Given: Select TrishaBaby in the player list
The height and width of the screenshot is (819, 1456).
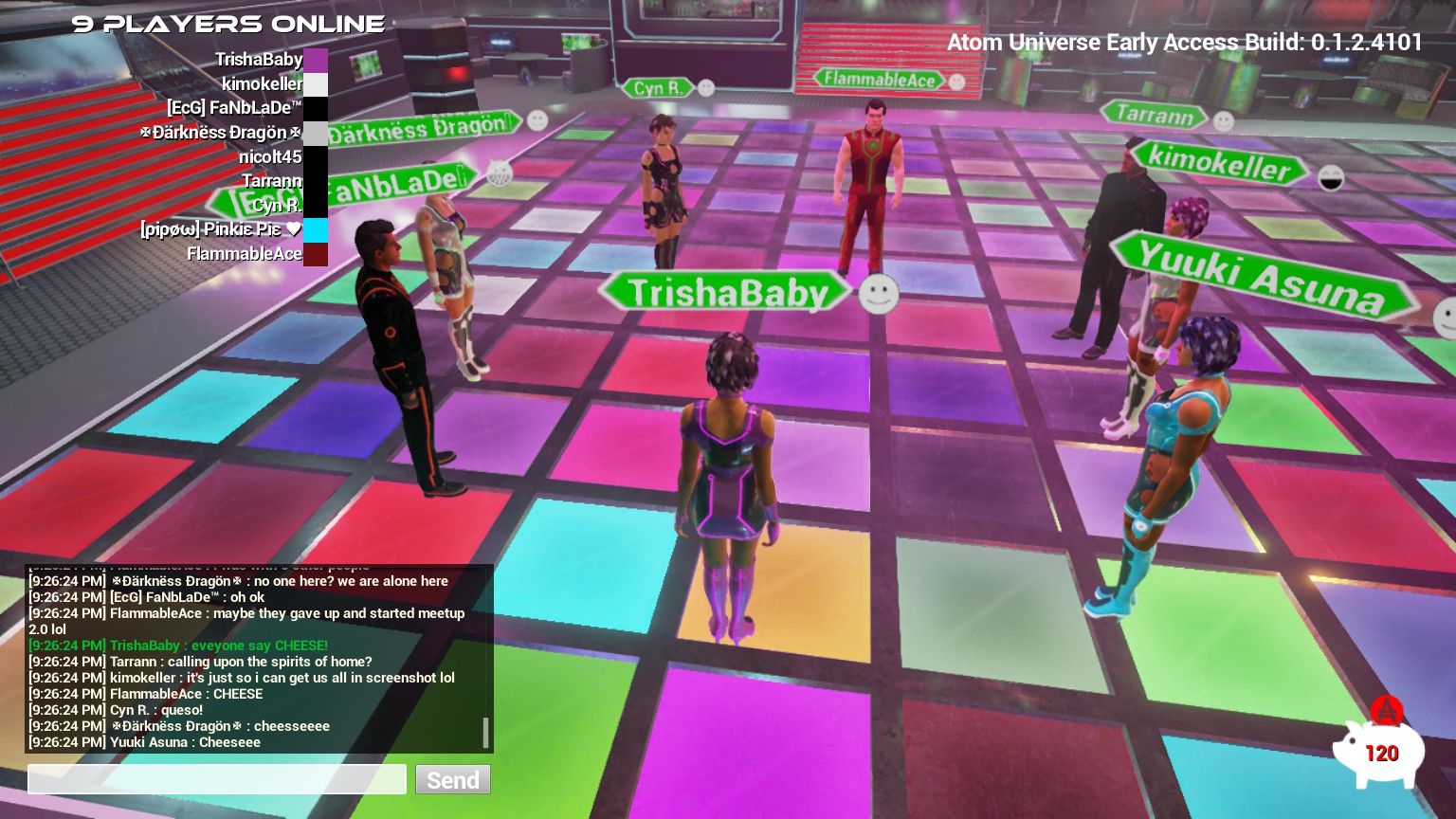Looking at the screenshot, I should [x=259, y=60].
